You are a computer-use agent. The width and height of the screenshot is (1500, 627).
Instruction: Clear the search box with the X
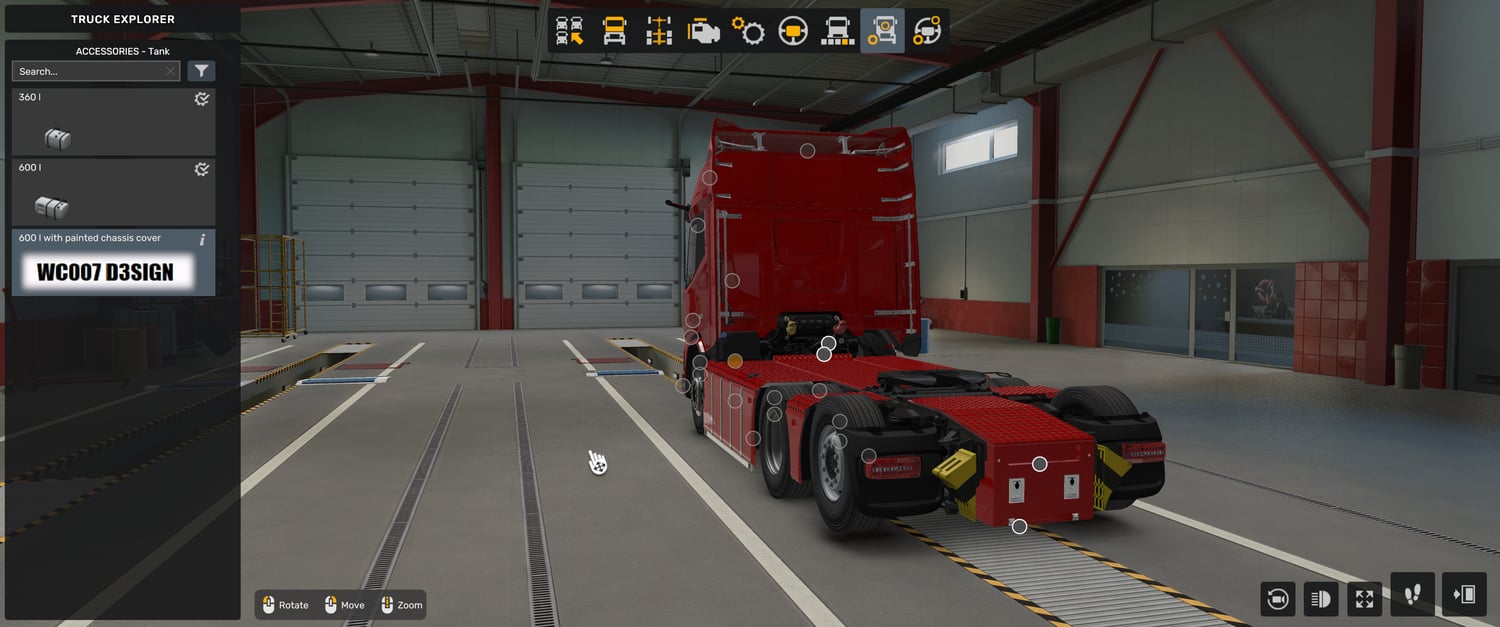pos(171,71)
